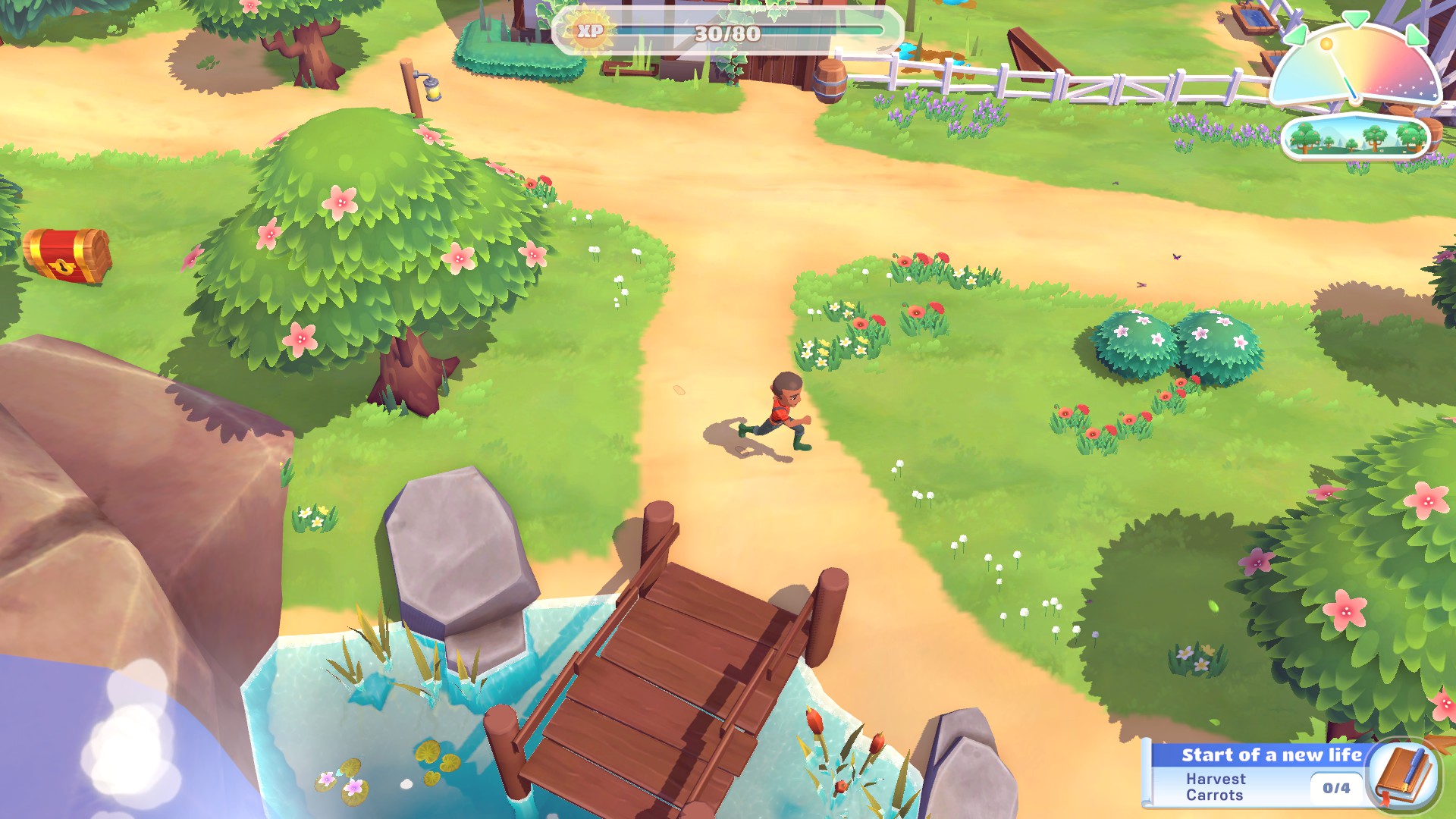1456x819 pixels.
Task: Click the 0/4 carrot progress counter
Action: click(1337, 787)
